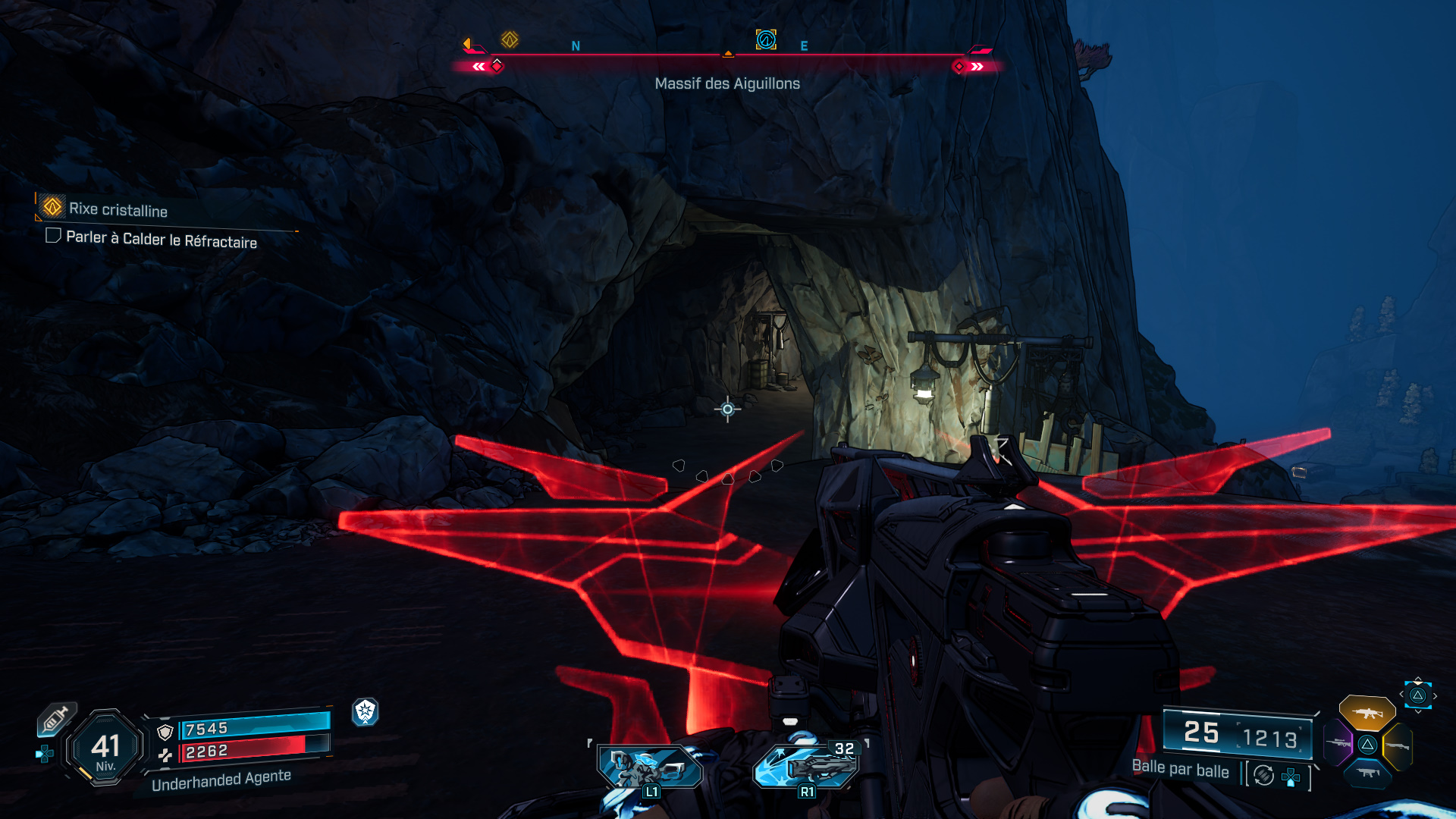The image size is (1456, 819).
Task: Select the blue shield buff status icon
Action: [x=365, y=711]
